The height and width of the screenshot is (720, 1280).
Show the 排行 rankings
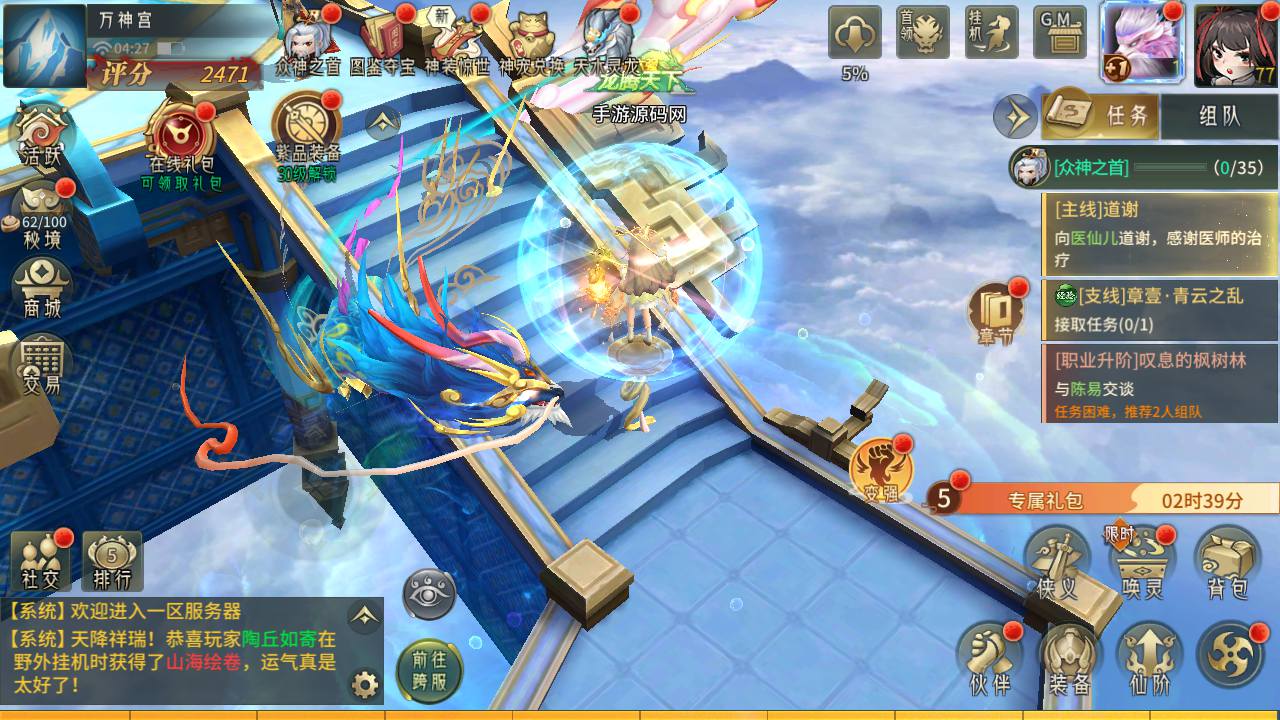(x=112, y=560)
